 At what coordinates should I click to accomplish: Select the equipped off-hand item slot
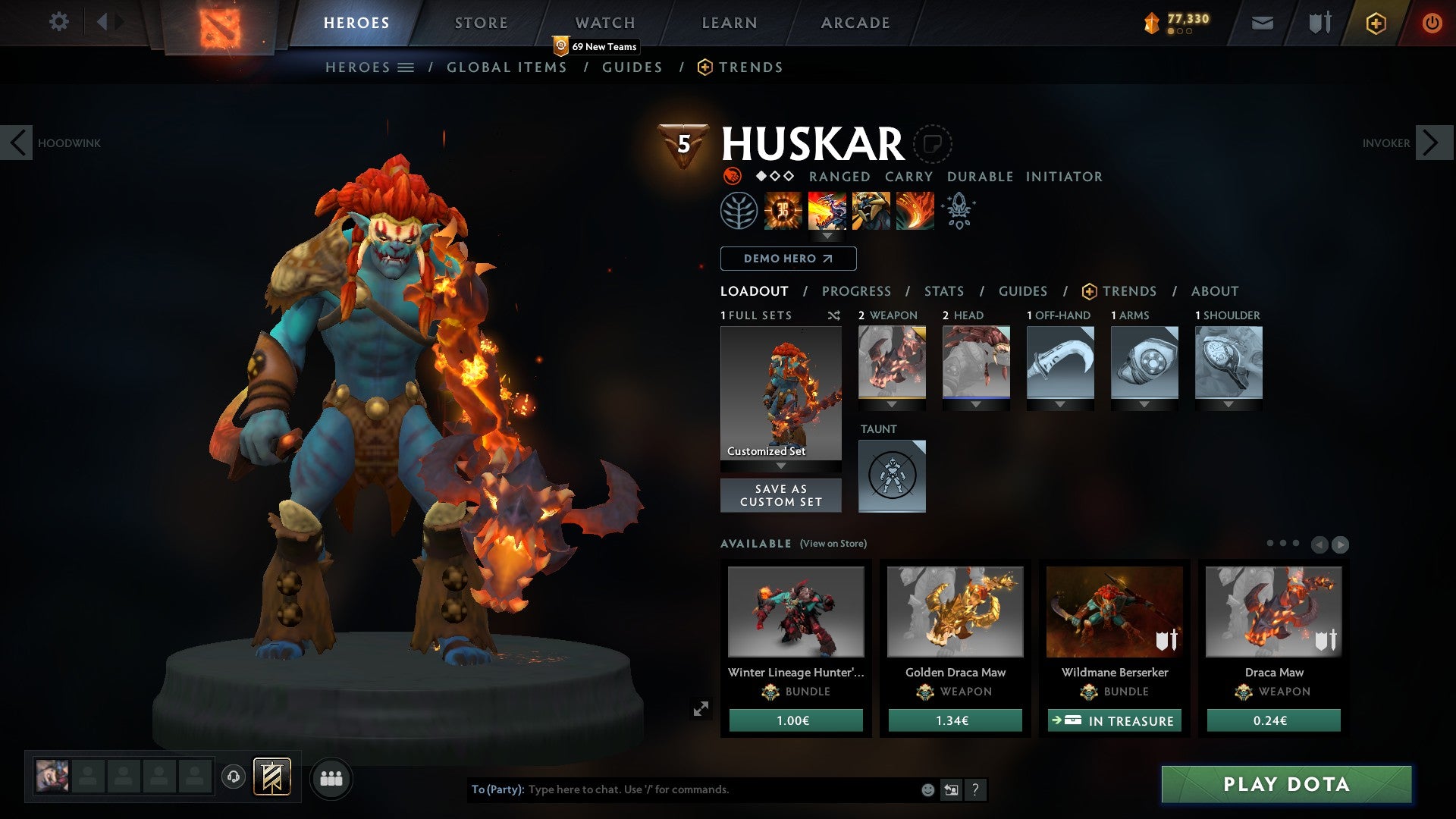tap(1060, 362)
